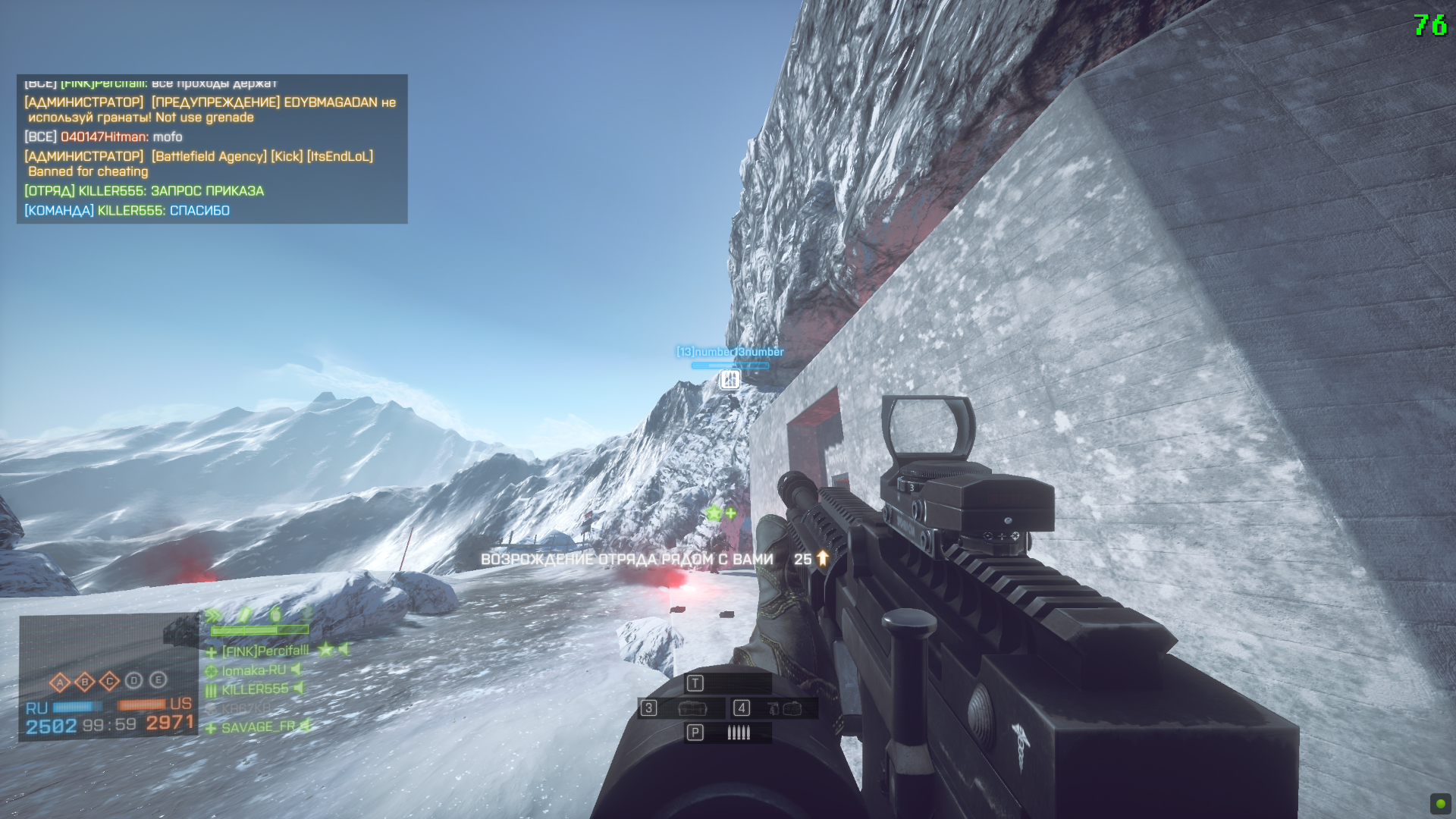Select neutral objective flag E
Image resolution: width=1456 pixels, height=819 pixels.
pyautogui.click(x=158, y=679)
